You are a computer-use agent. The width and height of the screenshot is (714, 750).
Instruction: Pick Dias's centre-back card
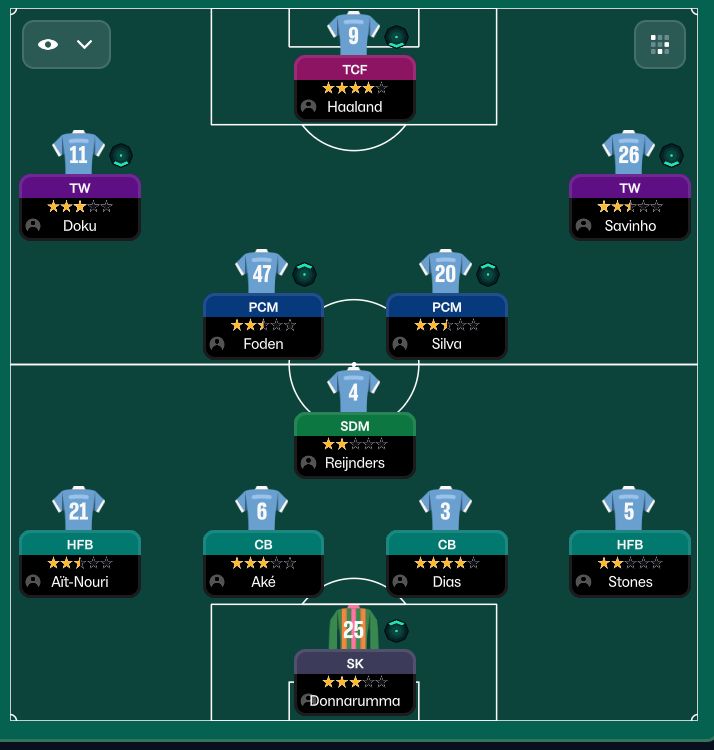pyautogui.click(x=447, y=563)
